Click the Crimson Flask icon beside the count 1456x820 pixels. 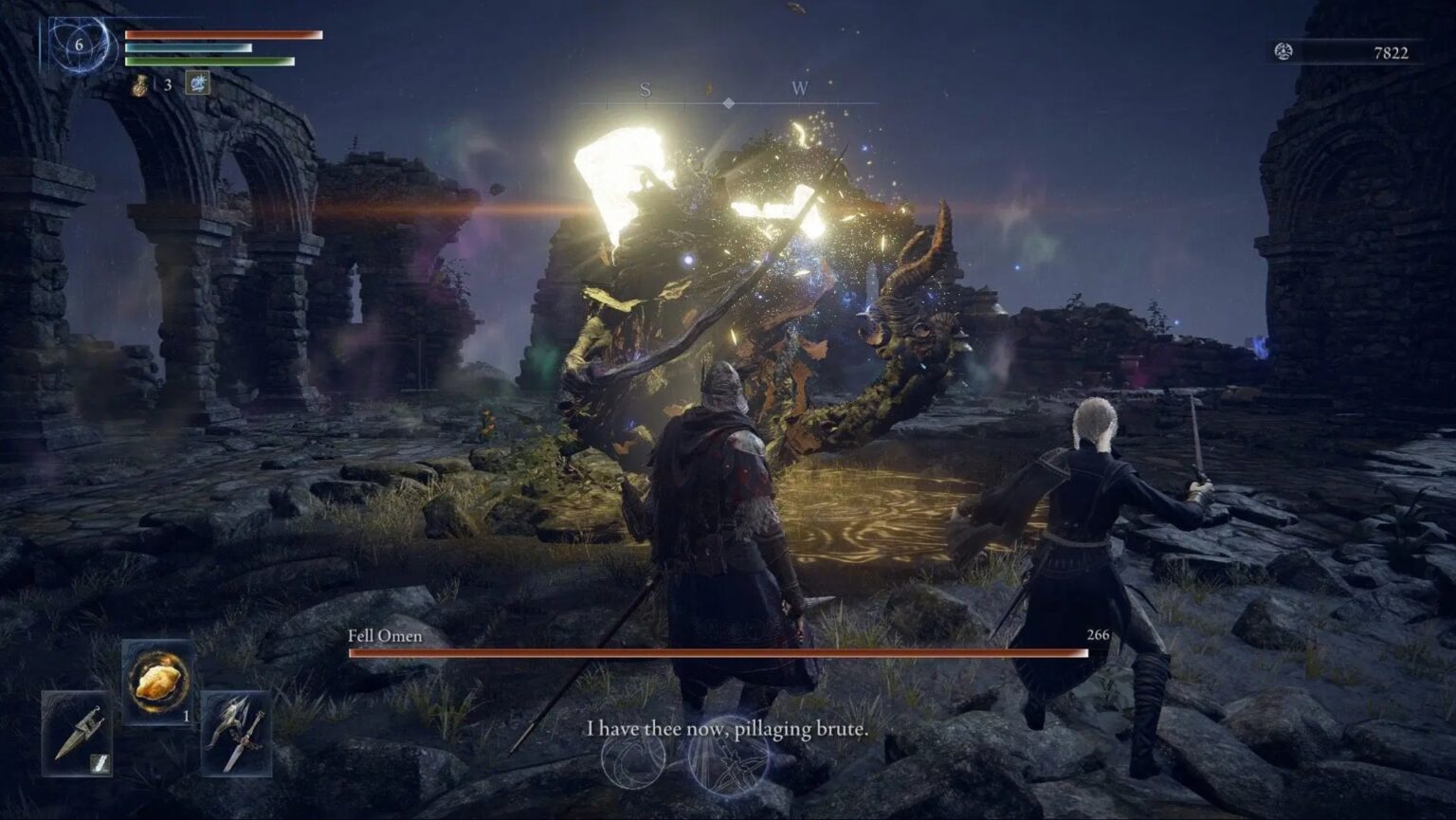tap(140, 85)
